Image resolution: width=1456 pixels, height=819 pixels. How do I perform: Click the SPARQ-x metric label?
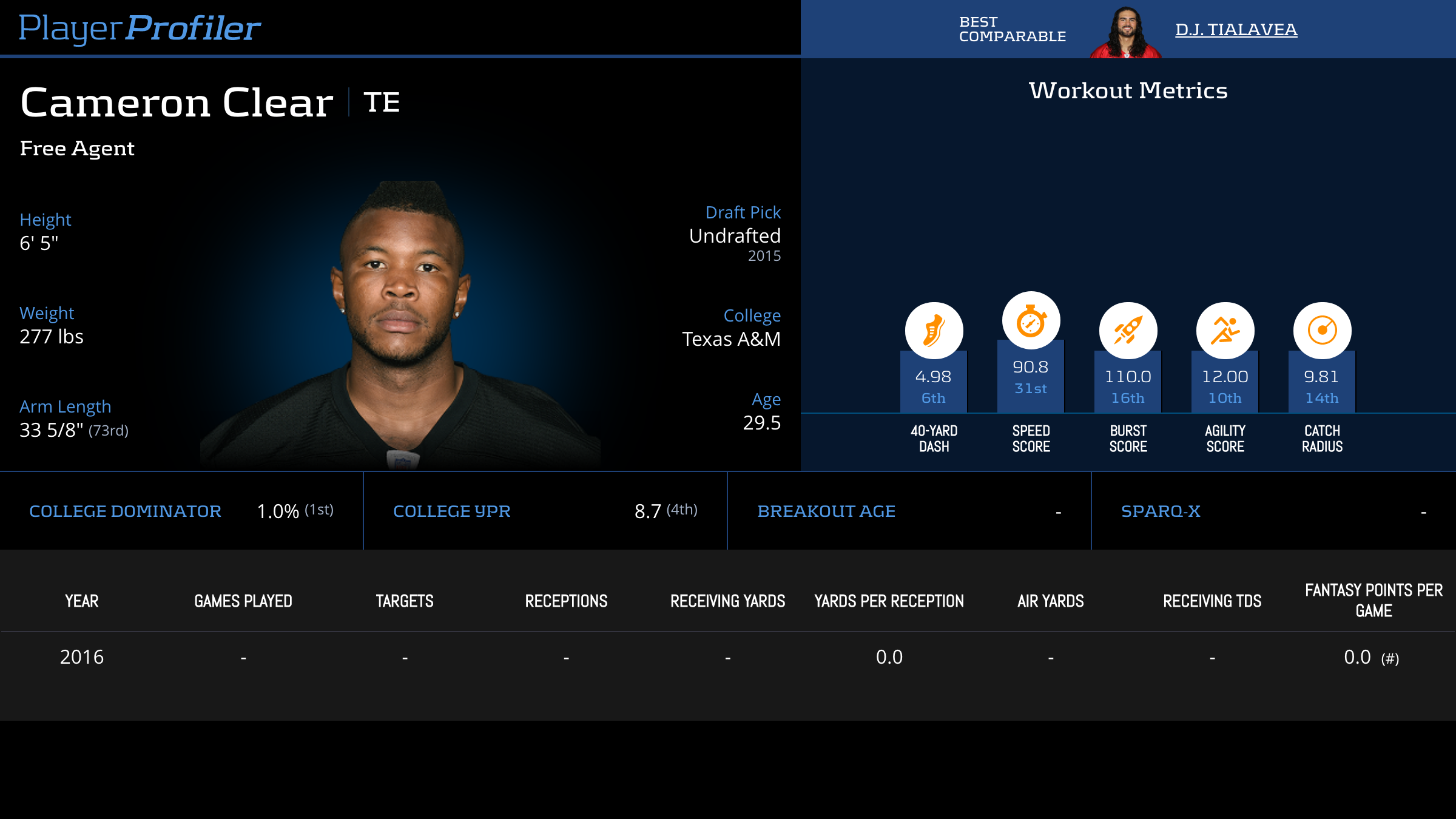coord(1161,511)
